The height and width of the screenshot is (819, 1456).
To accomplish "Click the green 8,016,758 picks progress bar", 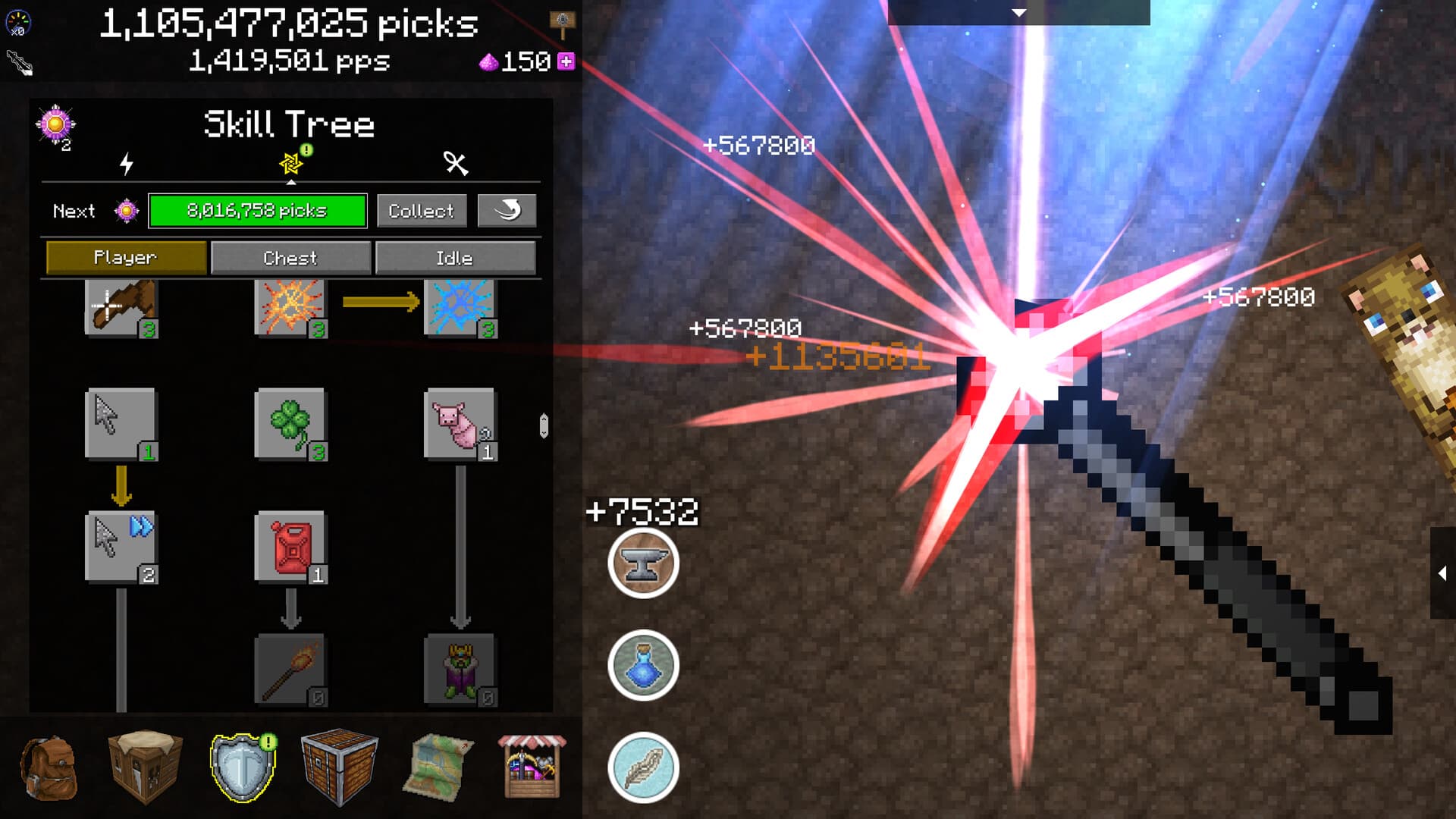I will [x=258, y=211].
